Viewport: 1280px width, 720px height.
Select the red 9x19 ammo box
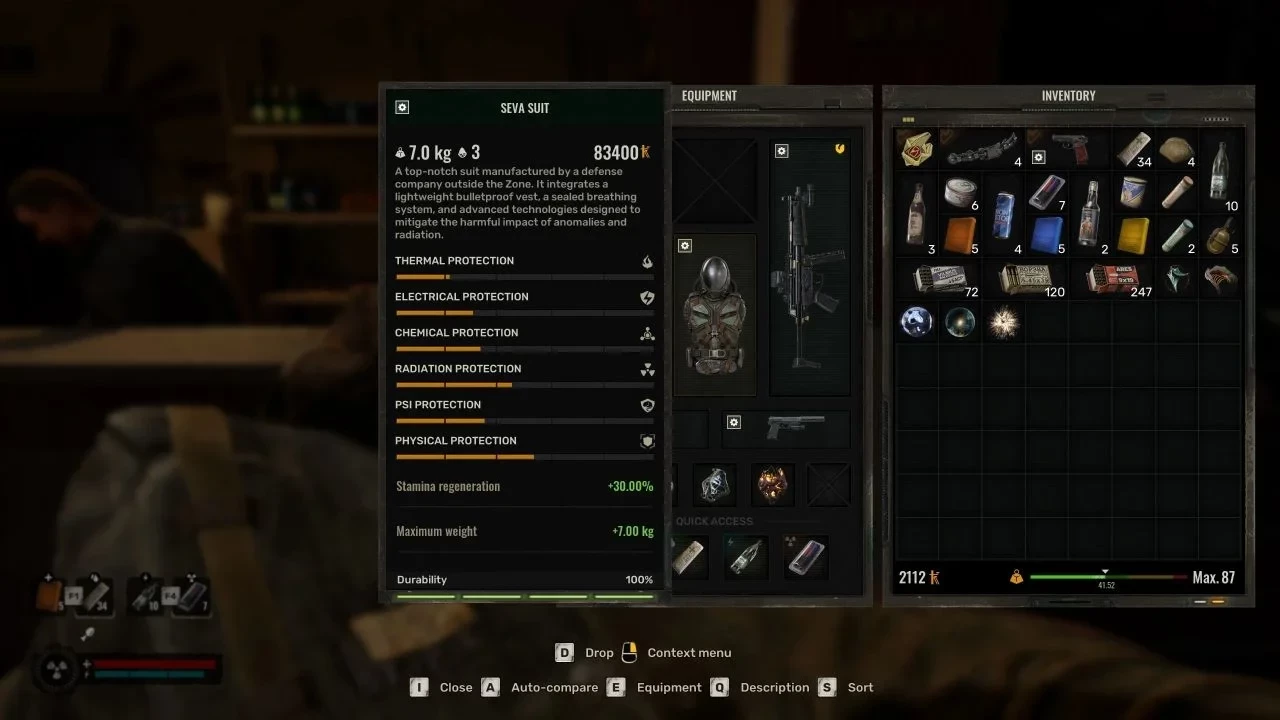[x=1112, y=279]
